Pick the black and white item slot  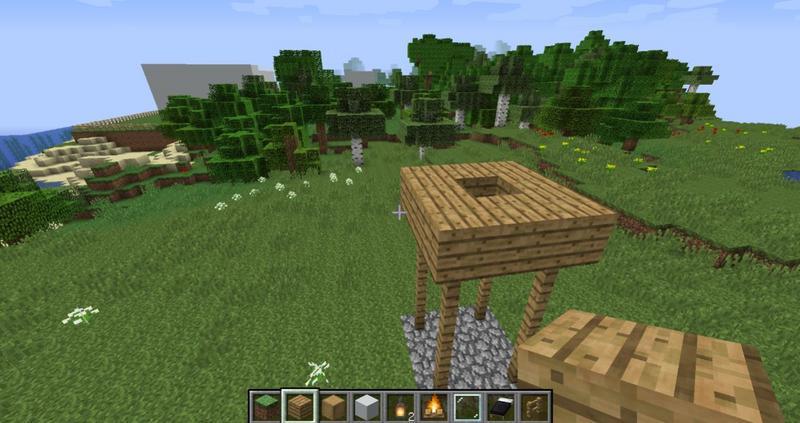point(502,407)
